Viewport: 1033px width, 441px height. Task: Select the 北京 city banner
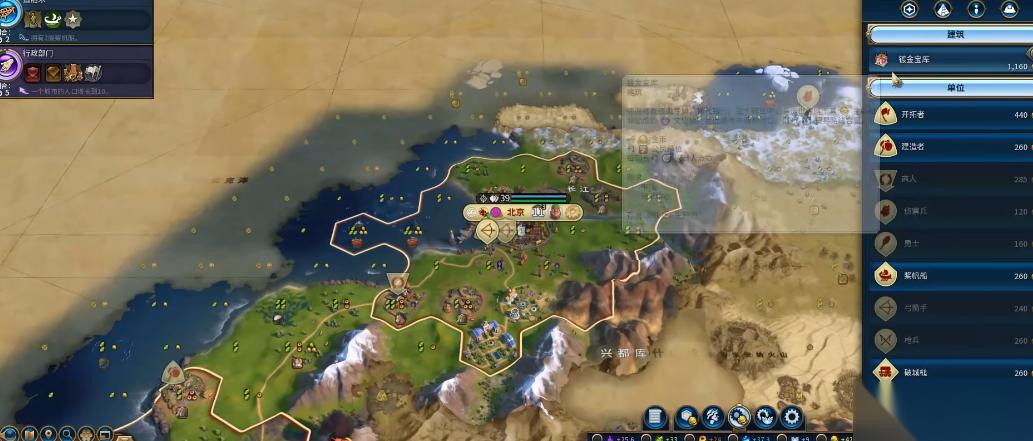pyautogui.click(x=516, y=212)
